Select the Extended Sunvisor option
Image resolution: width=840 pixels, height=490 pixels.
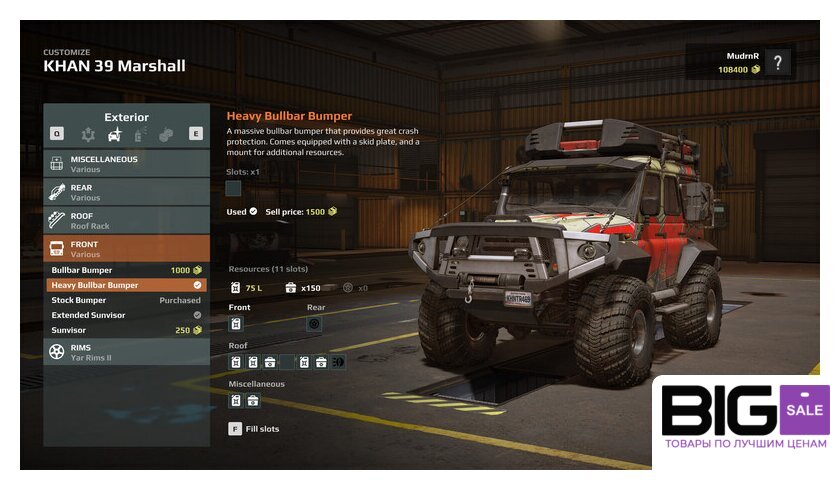coord(127,315)
